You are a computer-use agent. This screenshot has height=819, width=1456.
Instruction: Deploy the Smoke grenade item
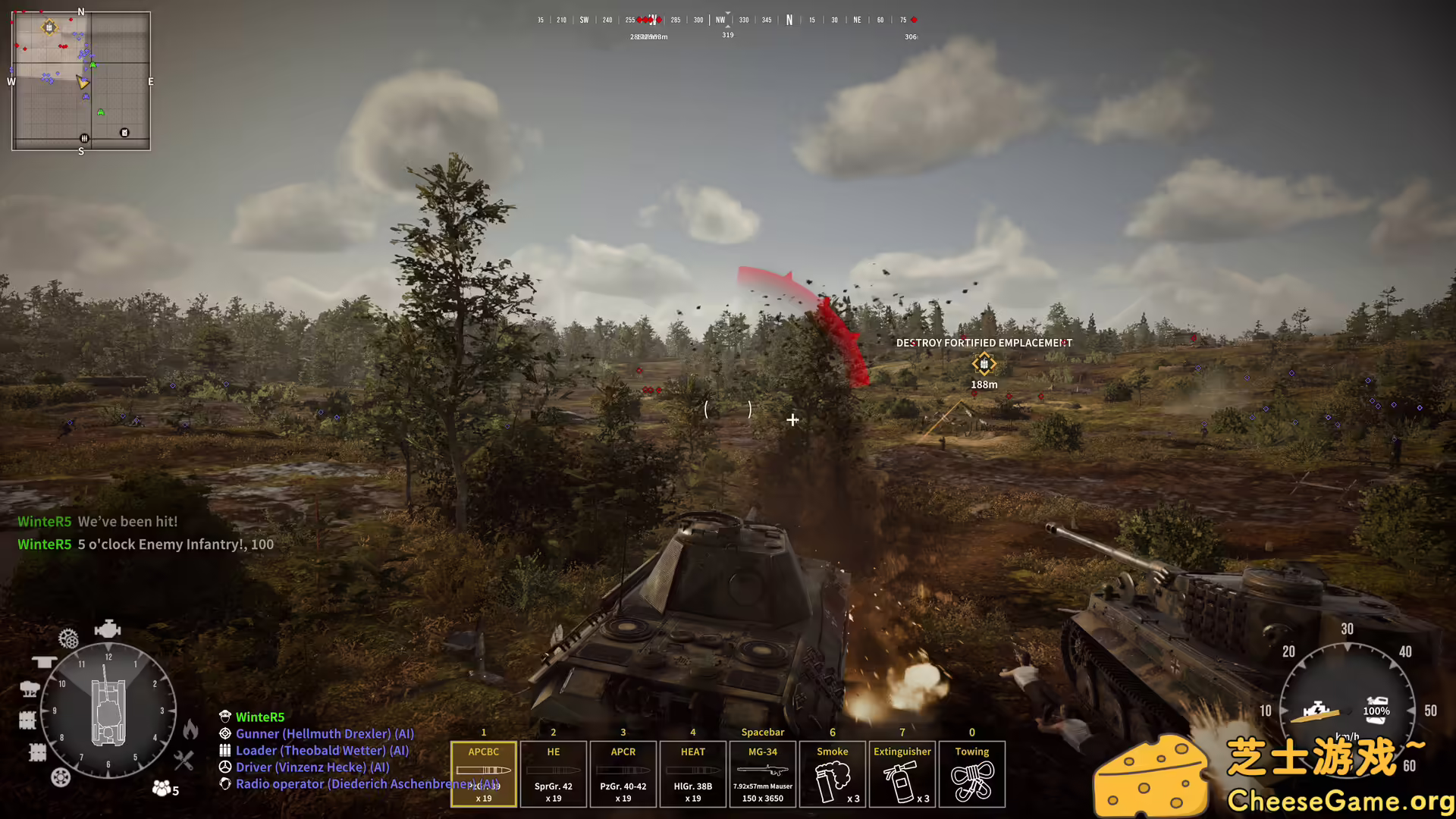click(832, 773)
